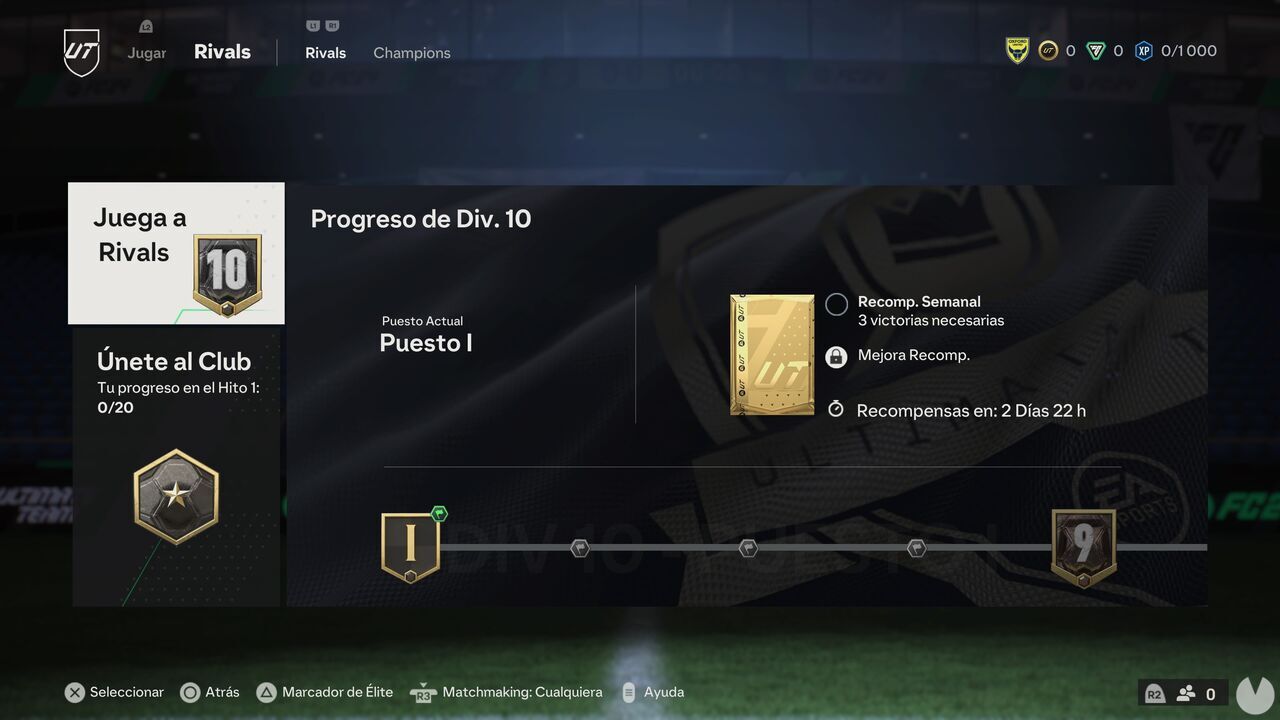Click the gold coins balance icon

[x=1049, y=49]
